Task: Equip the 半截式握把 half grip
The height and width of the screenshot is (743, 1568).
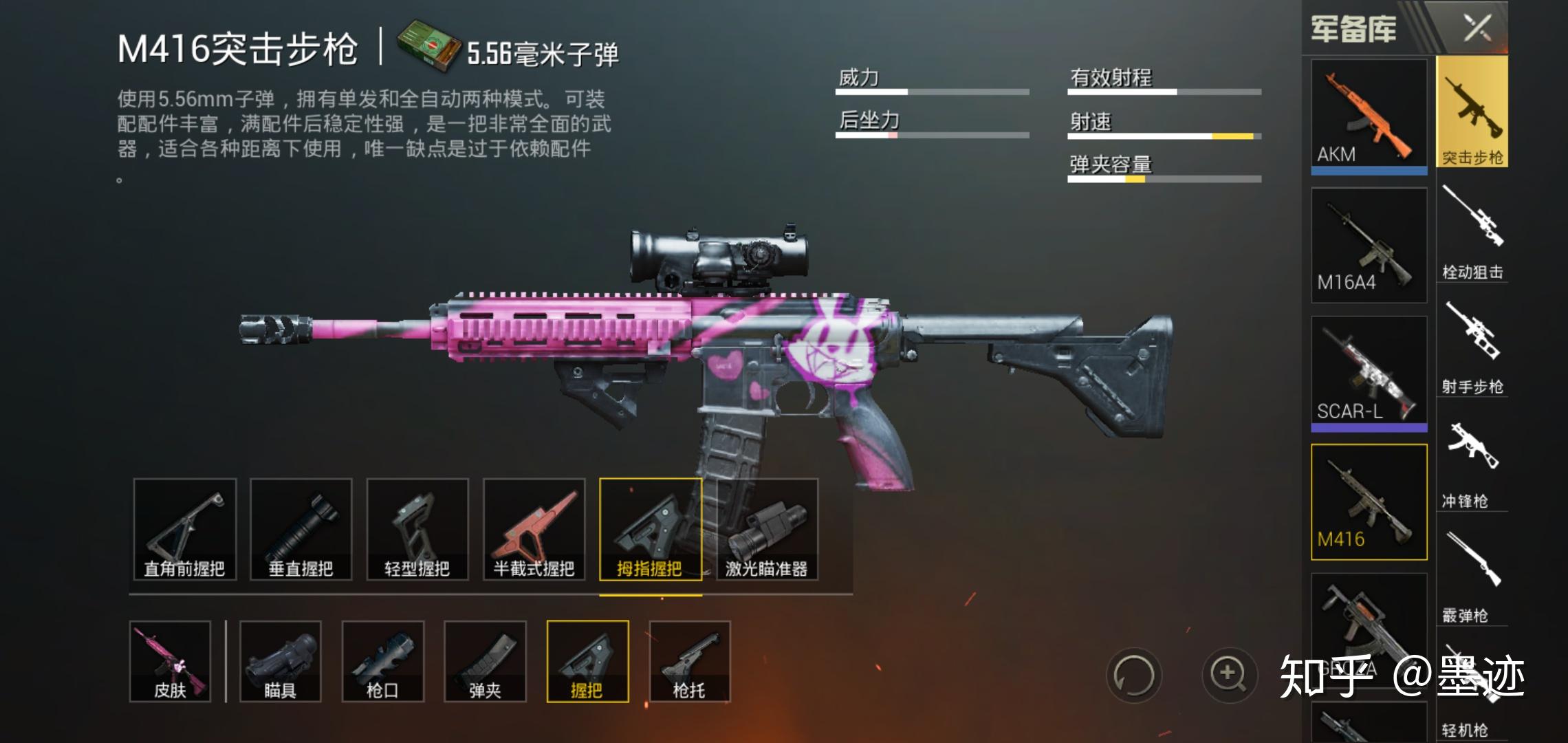Action: (x=534, y=530)
